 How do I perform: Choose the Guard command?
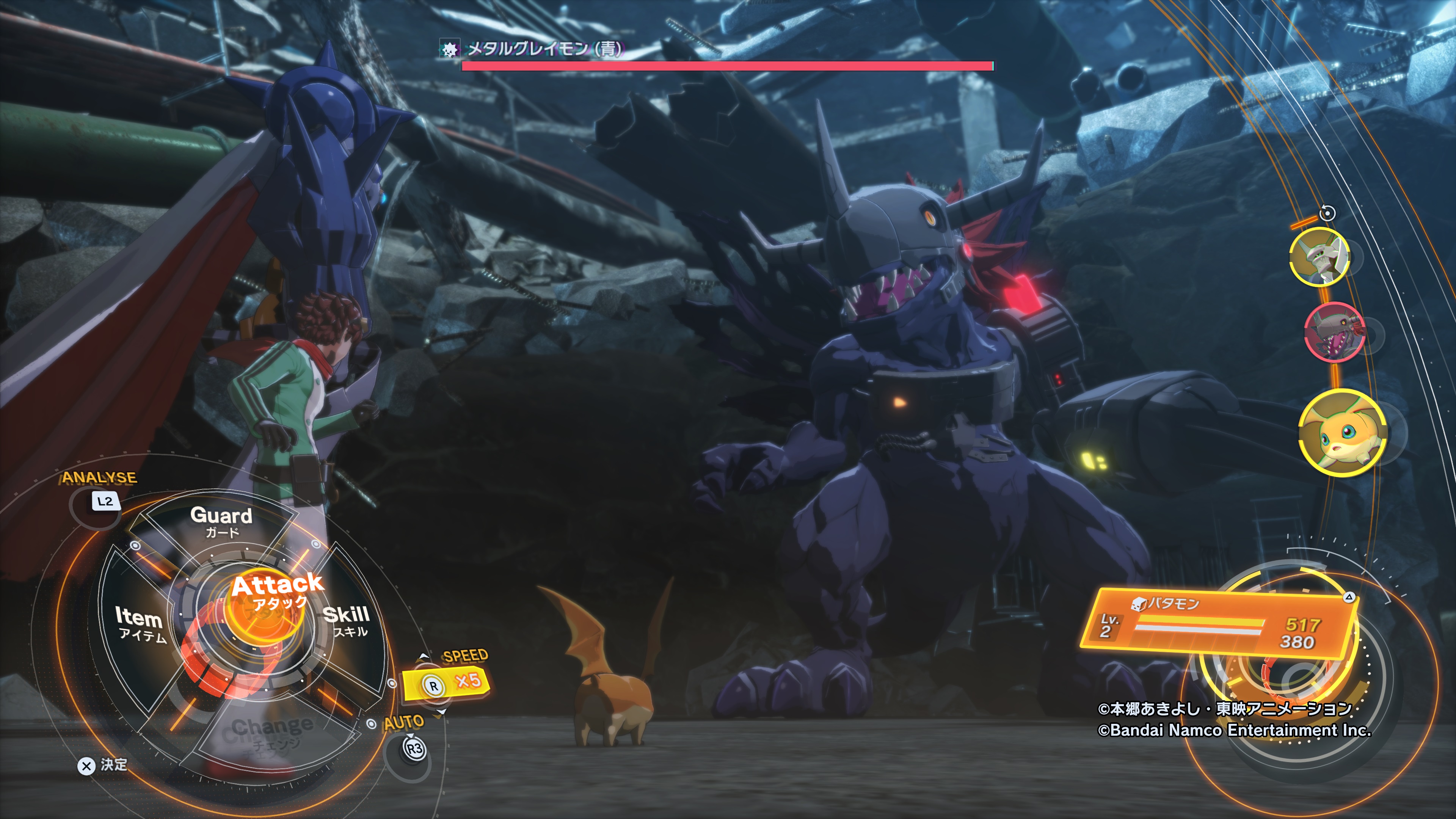click(221, 521)
